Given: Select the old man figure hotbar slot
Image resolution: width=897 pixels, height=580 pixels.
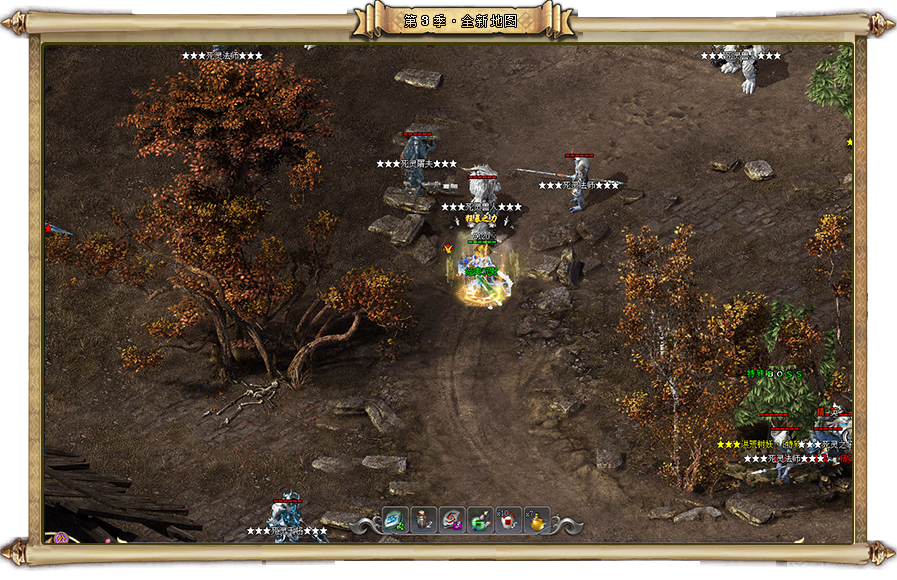Looking at the screenshot, I should 423,520.
